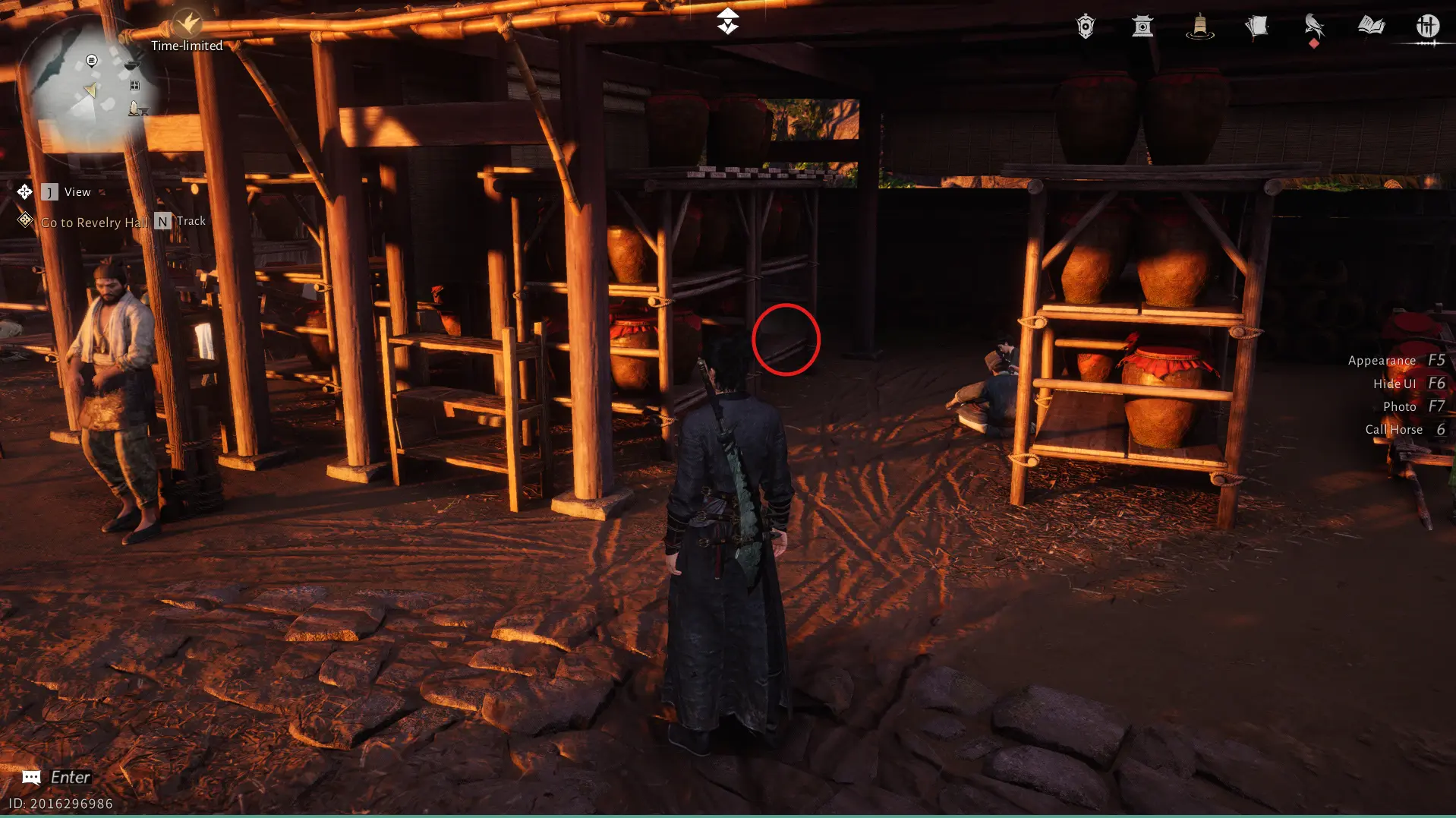Screen dimensions: 1456x818
Task: Open the open-book journal icon
Action: 1371,27
